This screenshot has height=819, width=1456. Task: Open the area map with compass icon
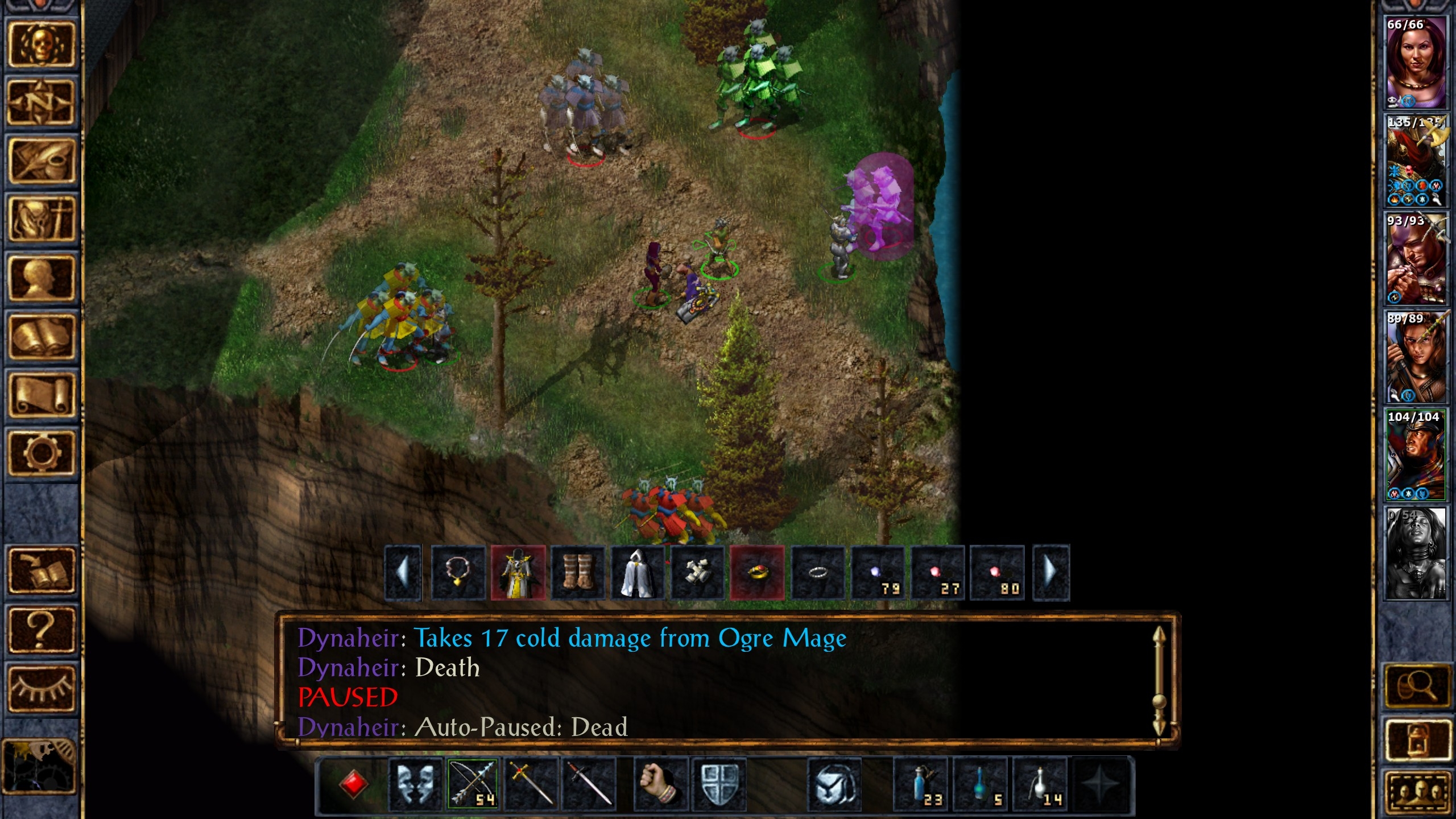tap(41, 103)
